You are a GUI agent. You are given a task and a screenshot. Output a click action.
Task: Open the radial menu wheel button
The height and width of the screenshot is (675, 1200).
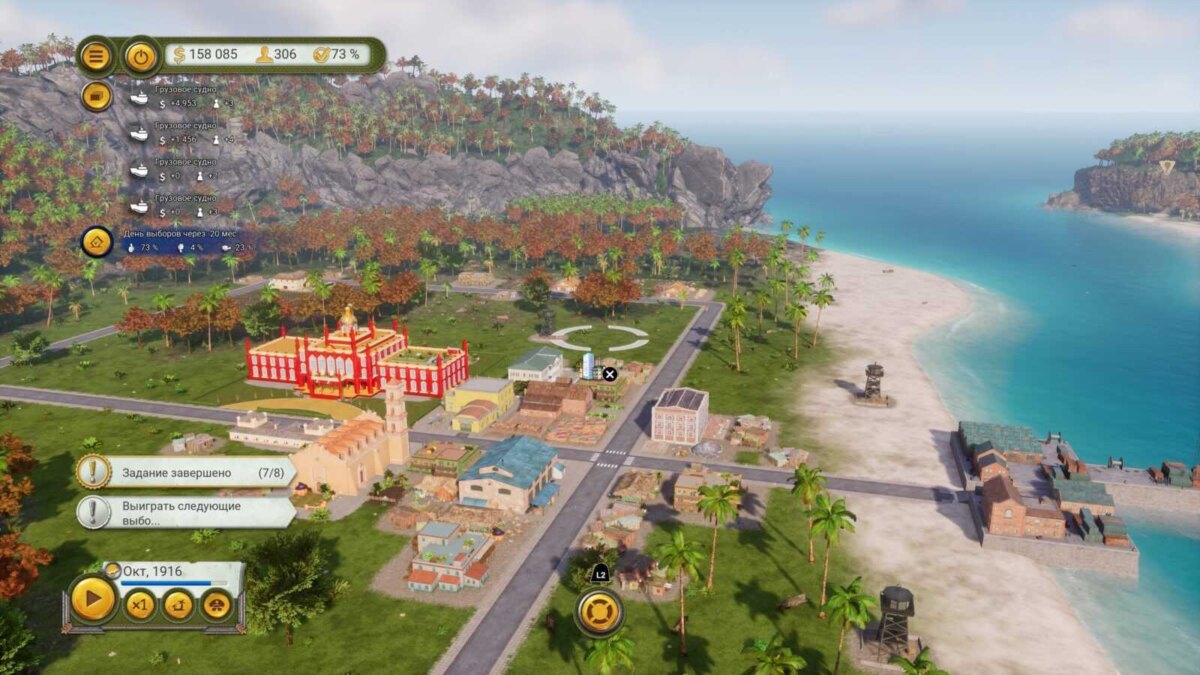[599, 612]
